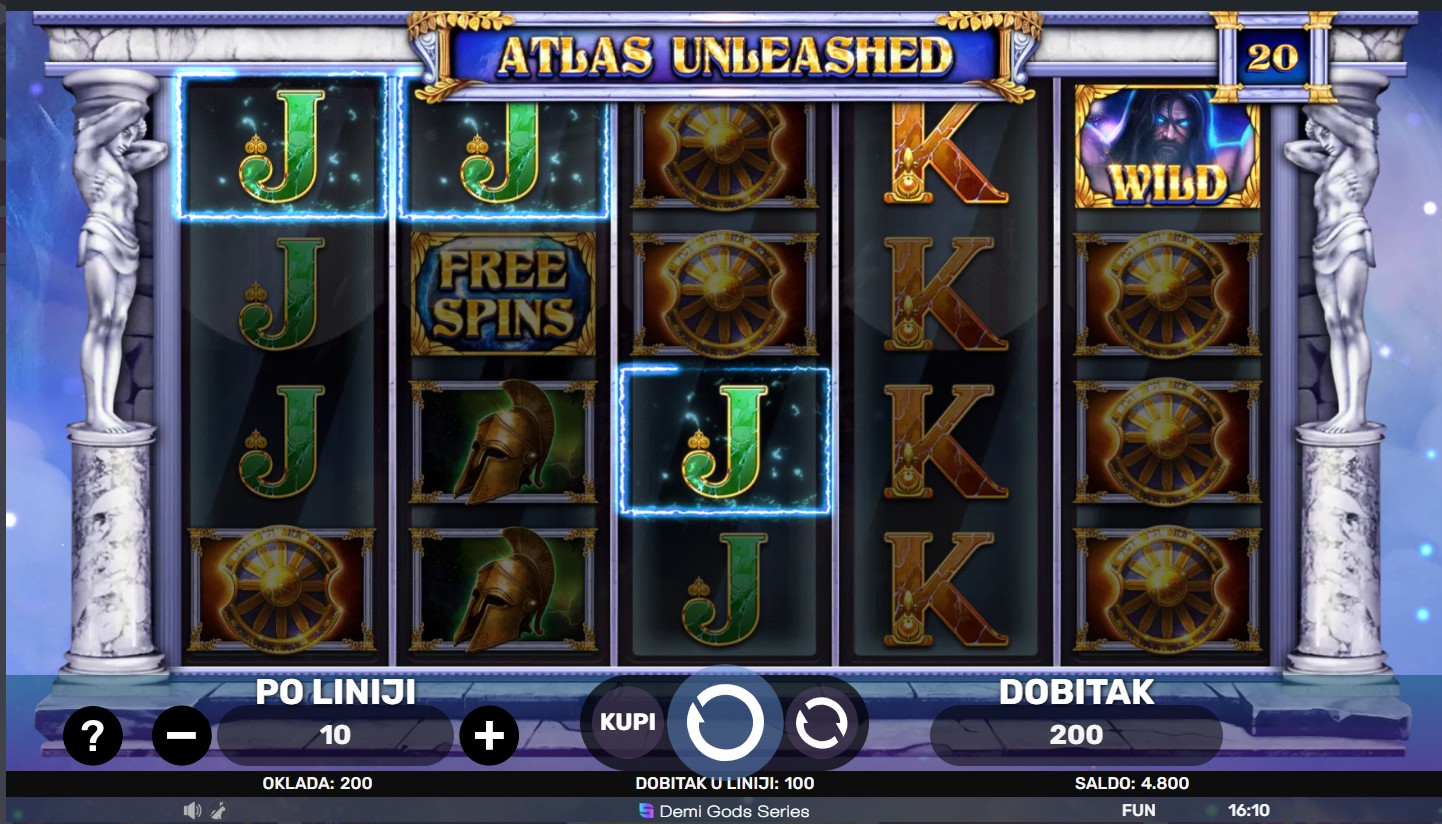Toggle the sound speaker icon

pos(193,810)
